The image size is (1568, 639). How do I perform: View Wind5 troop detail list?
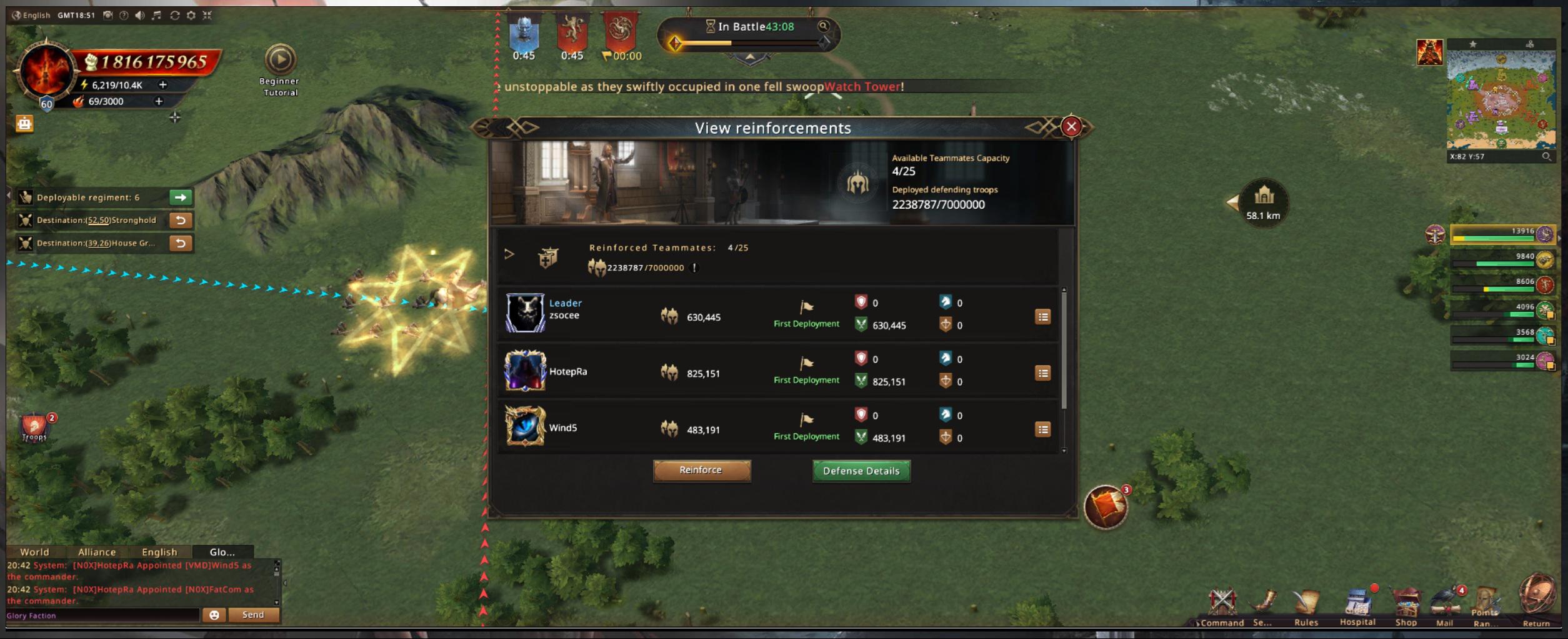pos(1042,430)
